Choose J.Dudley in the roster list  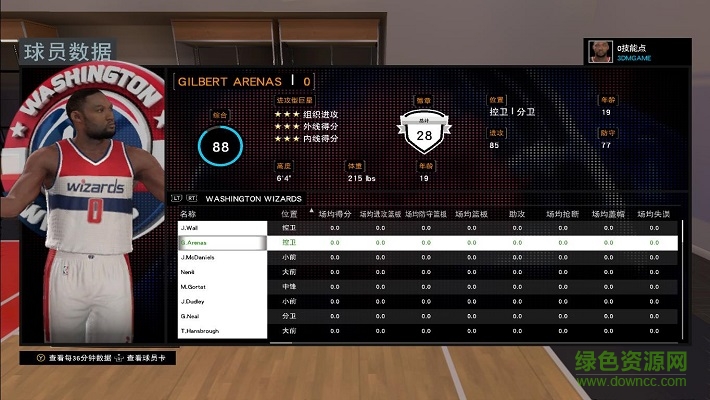pos(220,301)
